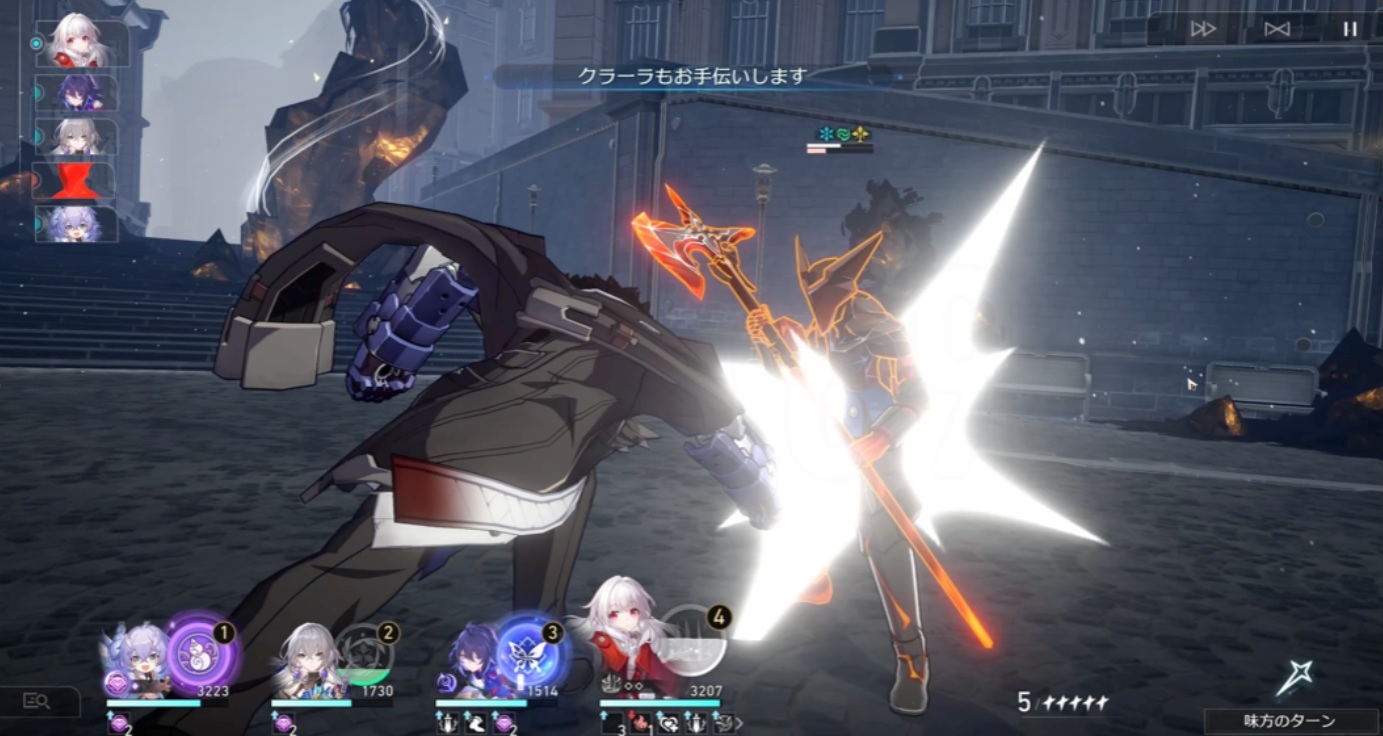This screenshot has width=1383, height=736.
Task: Expand the buff list arrow under fourth character
Action: [x=740, y=721]
